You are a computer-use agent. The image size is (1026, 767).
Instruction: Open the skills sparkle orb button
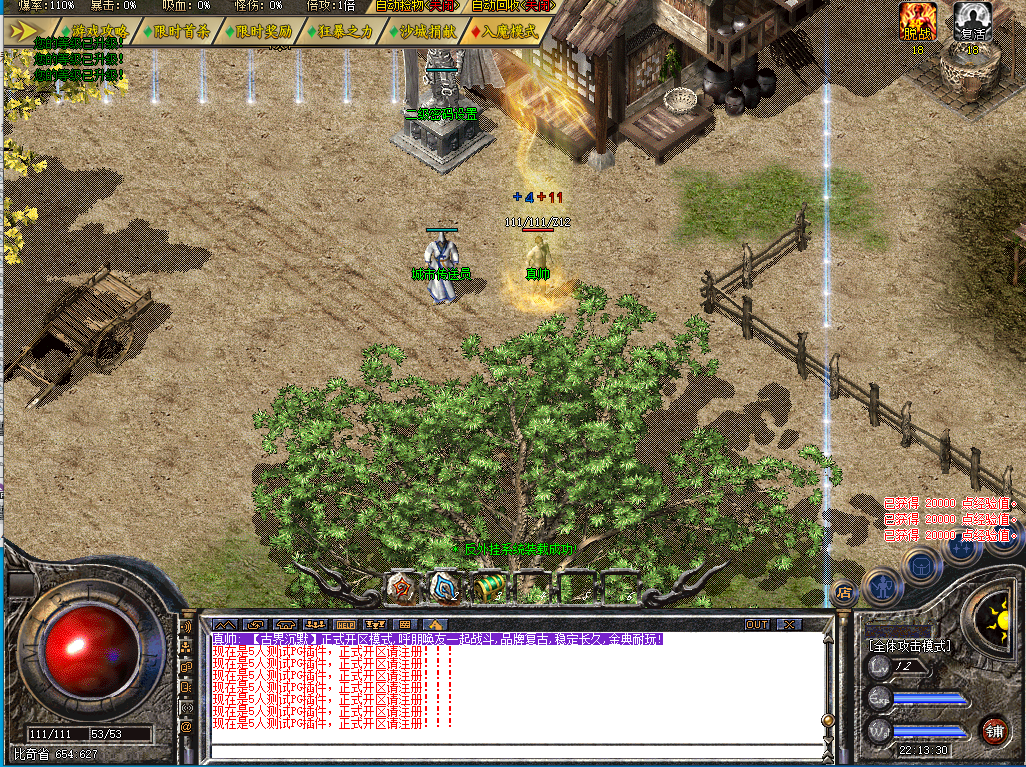(962, 548)
